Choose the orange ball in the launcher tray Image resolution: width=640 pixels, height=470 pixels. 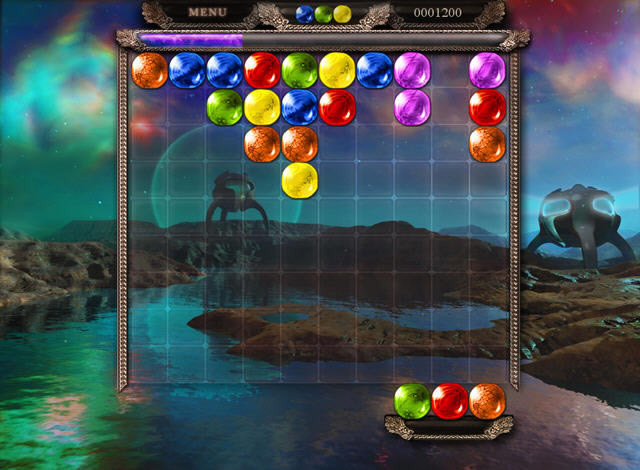pyautogui.click(x=487, y=401)
